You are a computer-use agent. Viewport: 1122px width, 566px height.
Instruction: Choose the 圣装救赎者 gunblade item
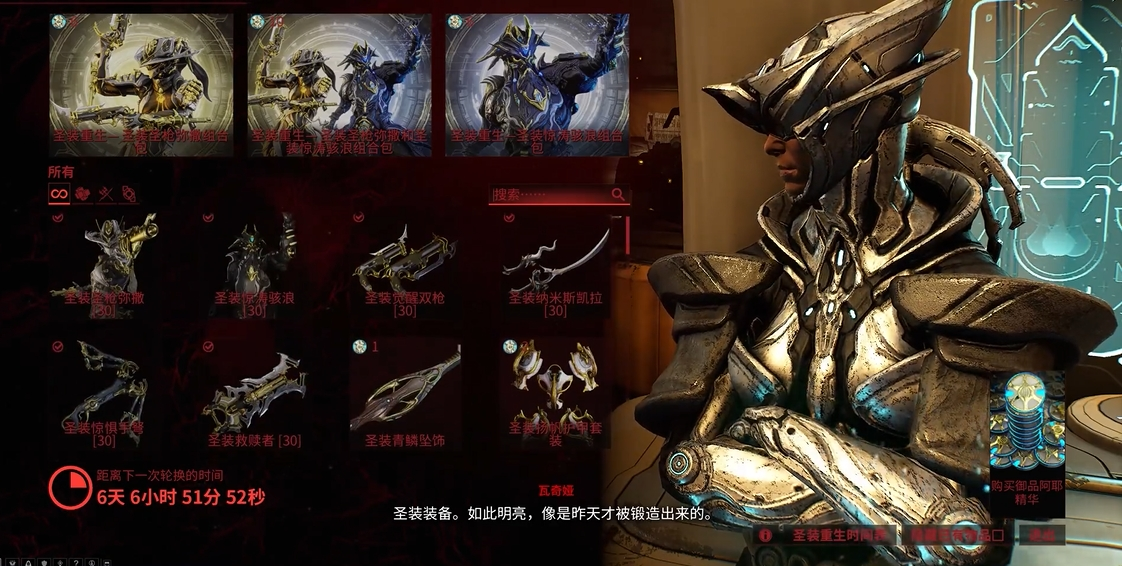tap(254, 393)
